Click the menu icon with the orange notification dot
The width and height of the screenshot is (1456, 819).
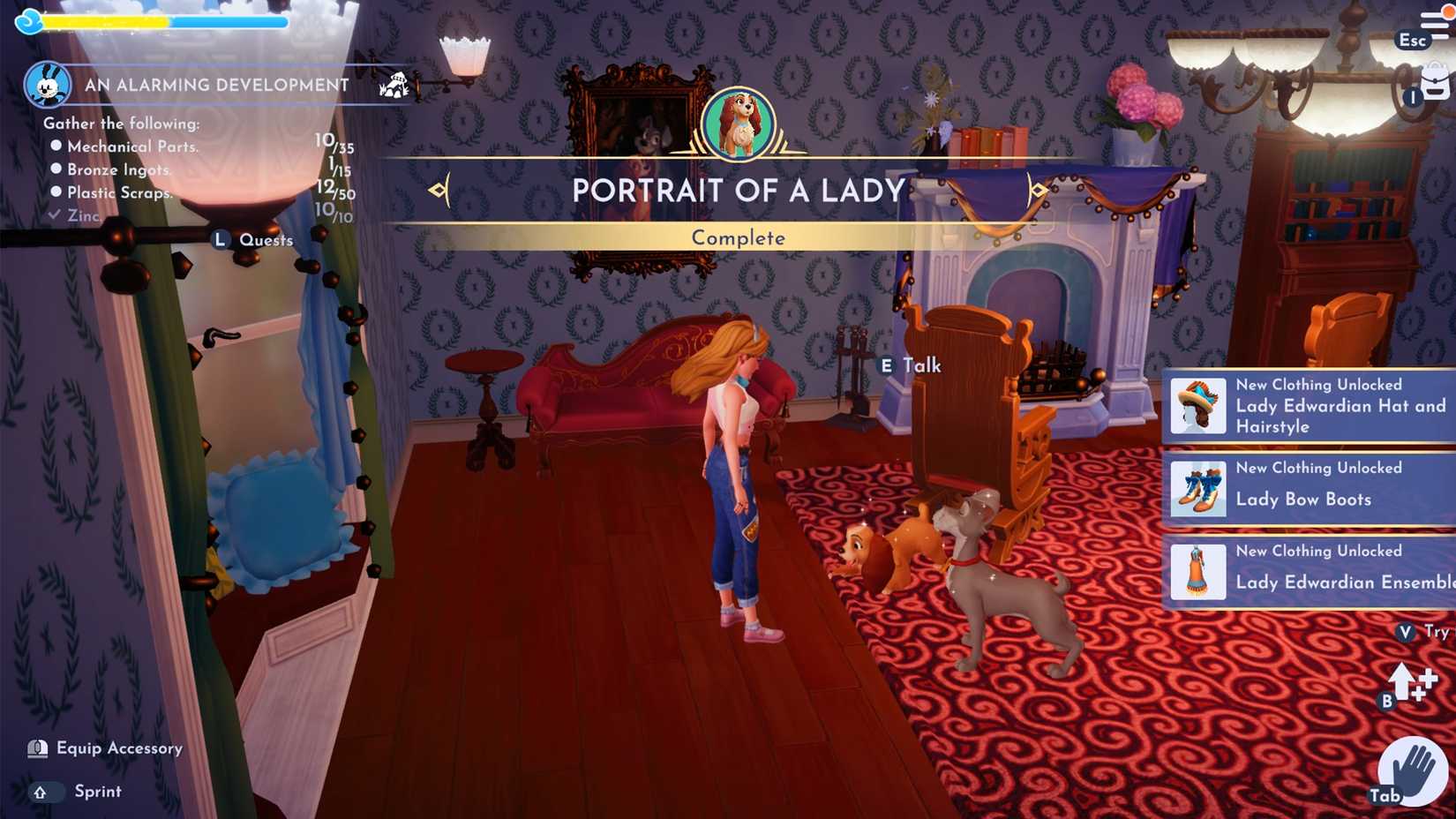1435,22
